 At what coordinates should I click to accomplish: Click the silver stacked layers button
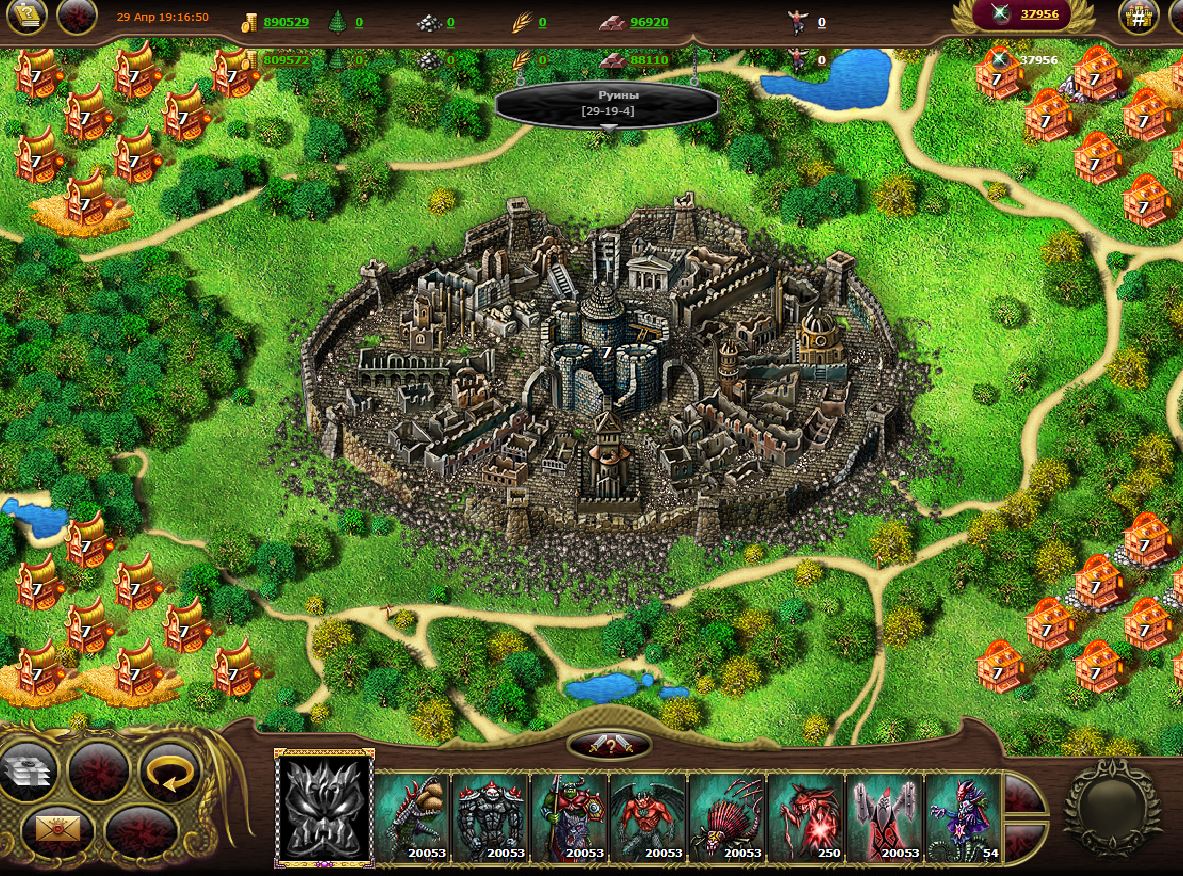coord(27,772)
